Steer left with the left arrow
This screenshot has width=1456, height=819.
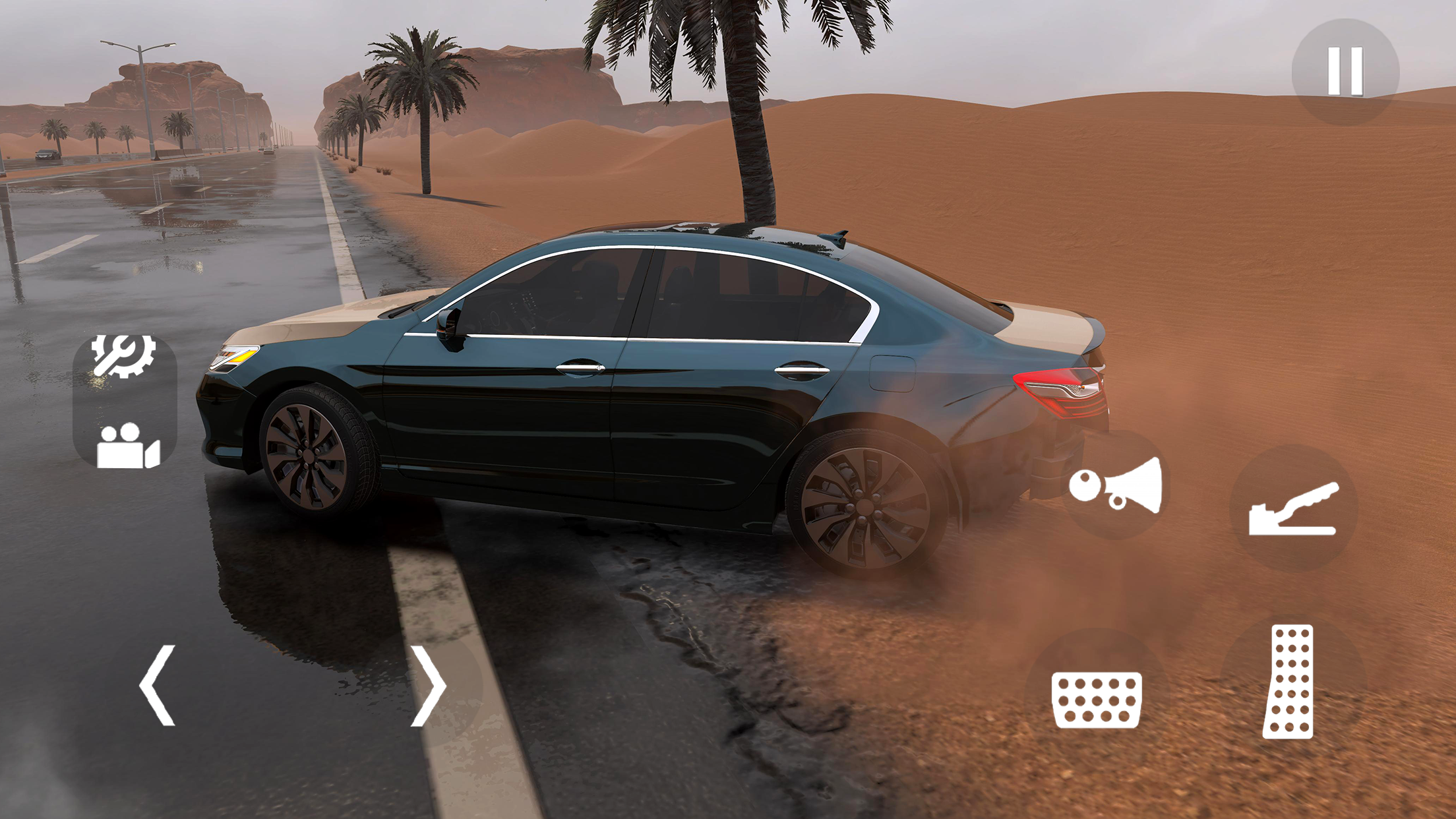tap(158, 686)
